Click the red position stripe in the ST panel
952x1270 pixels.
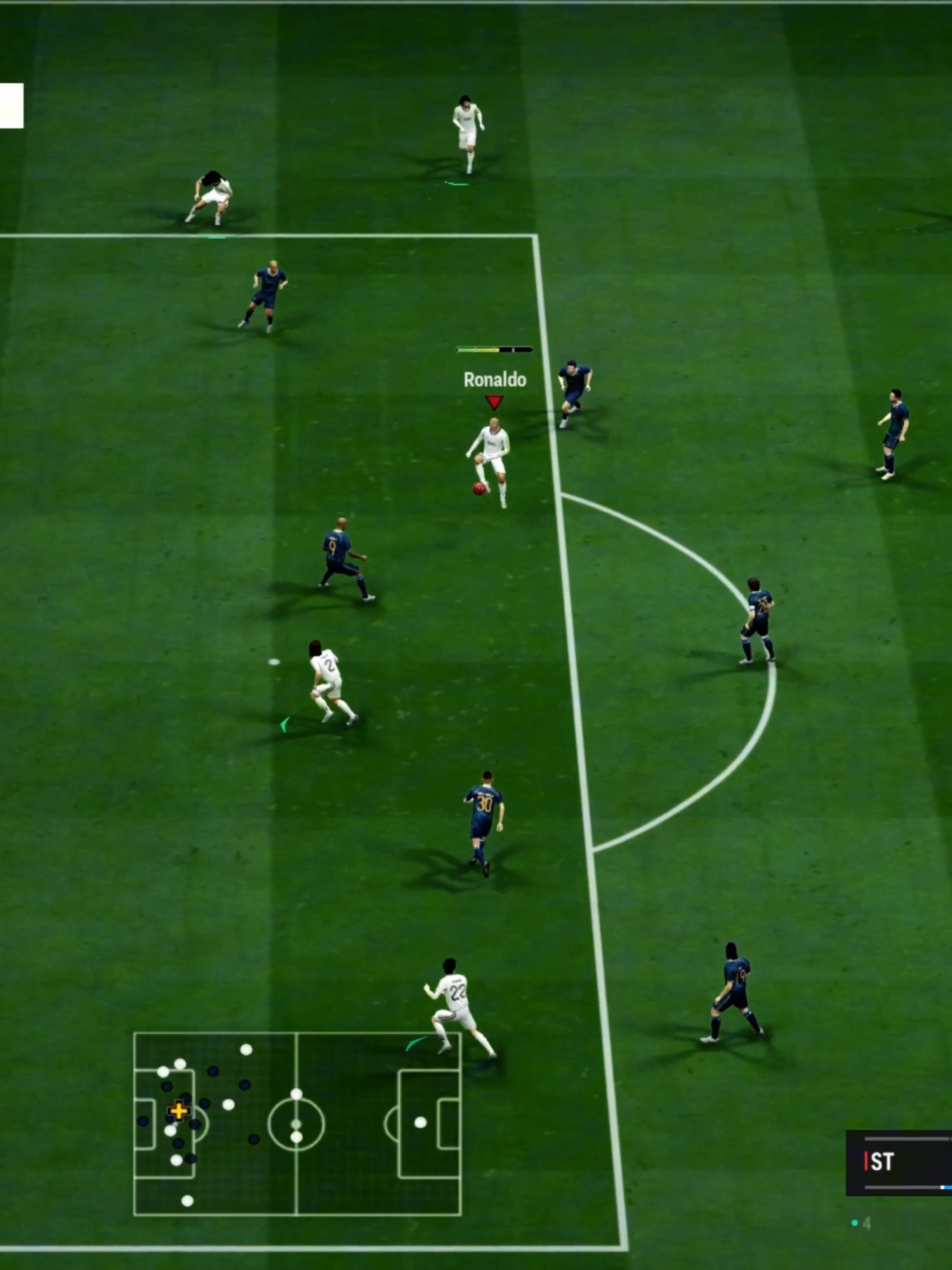(866, 1161)
